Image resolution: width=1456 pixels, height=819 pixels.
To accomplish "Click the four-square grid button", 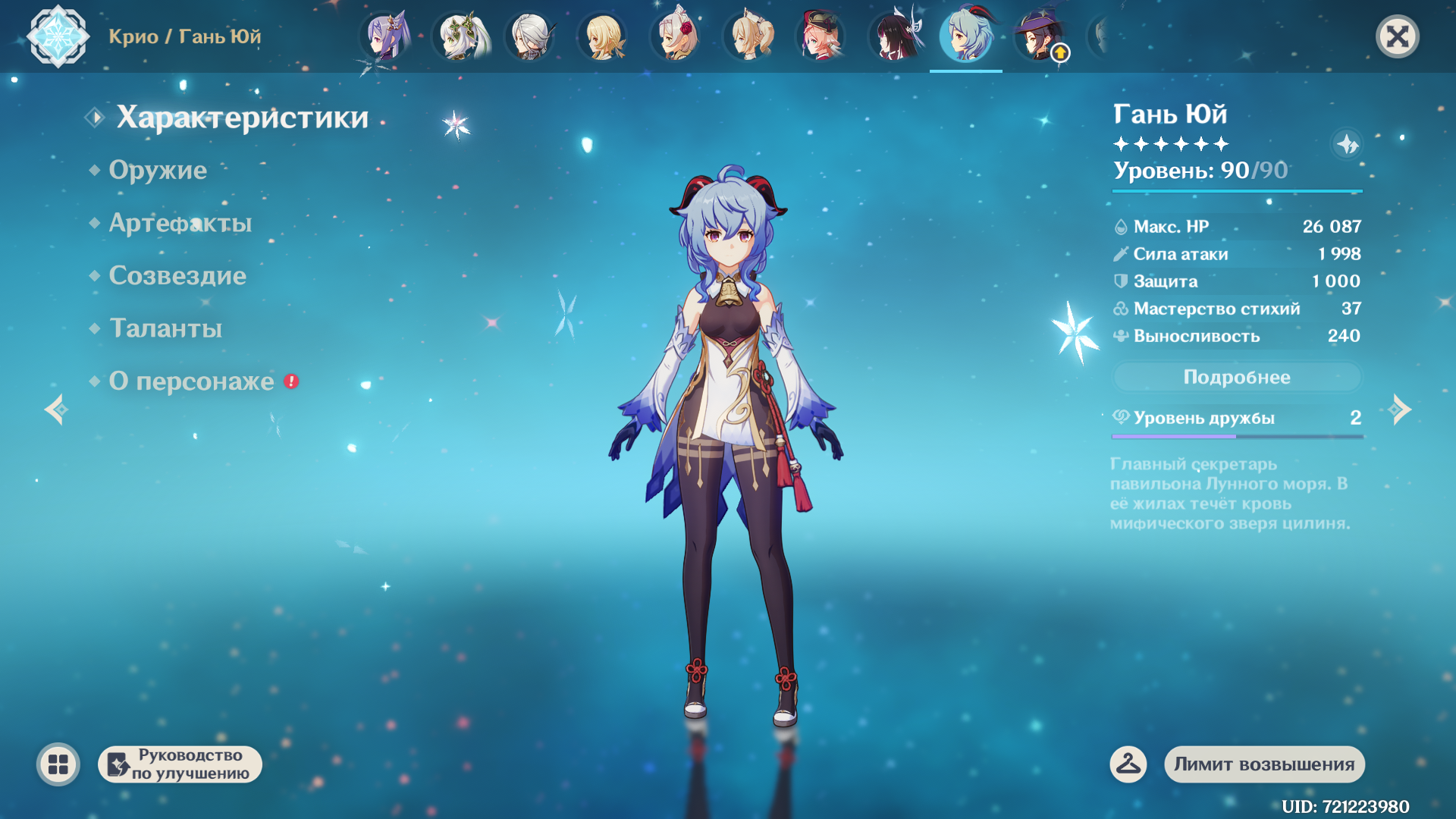I will tap(58, 764).
